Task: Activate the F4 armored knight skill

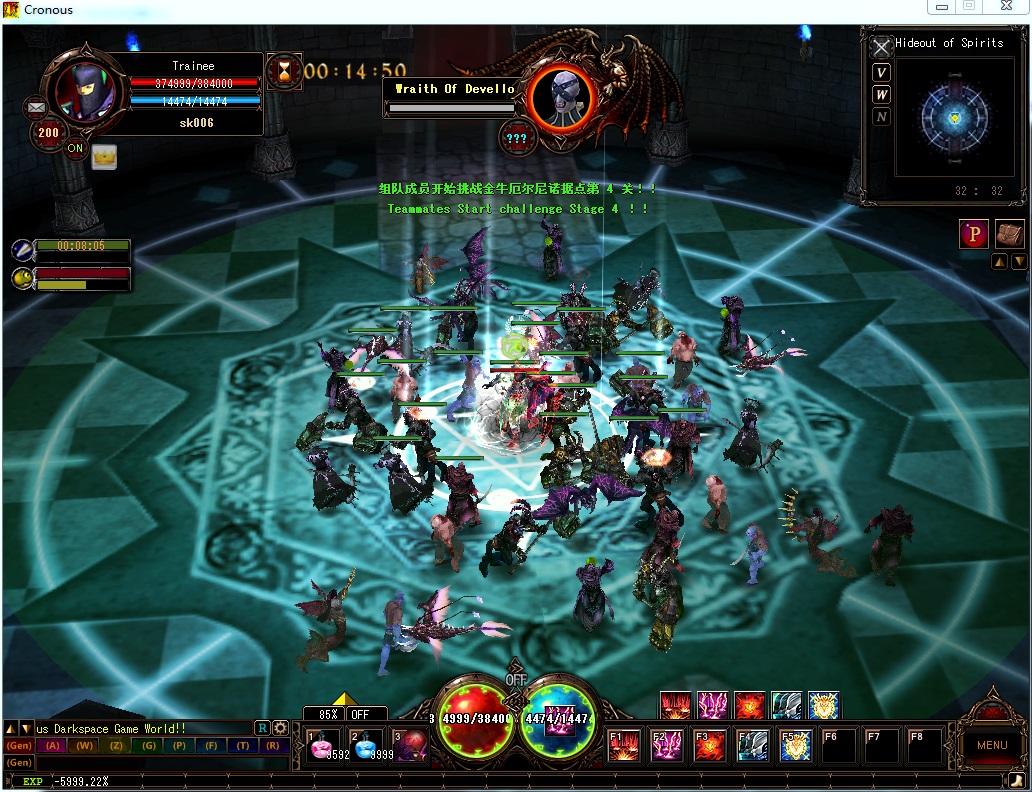Action: coord(753,746)
